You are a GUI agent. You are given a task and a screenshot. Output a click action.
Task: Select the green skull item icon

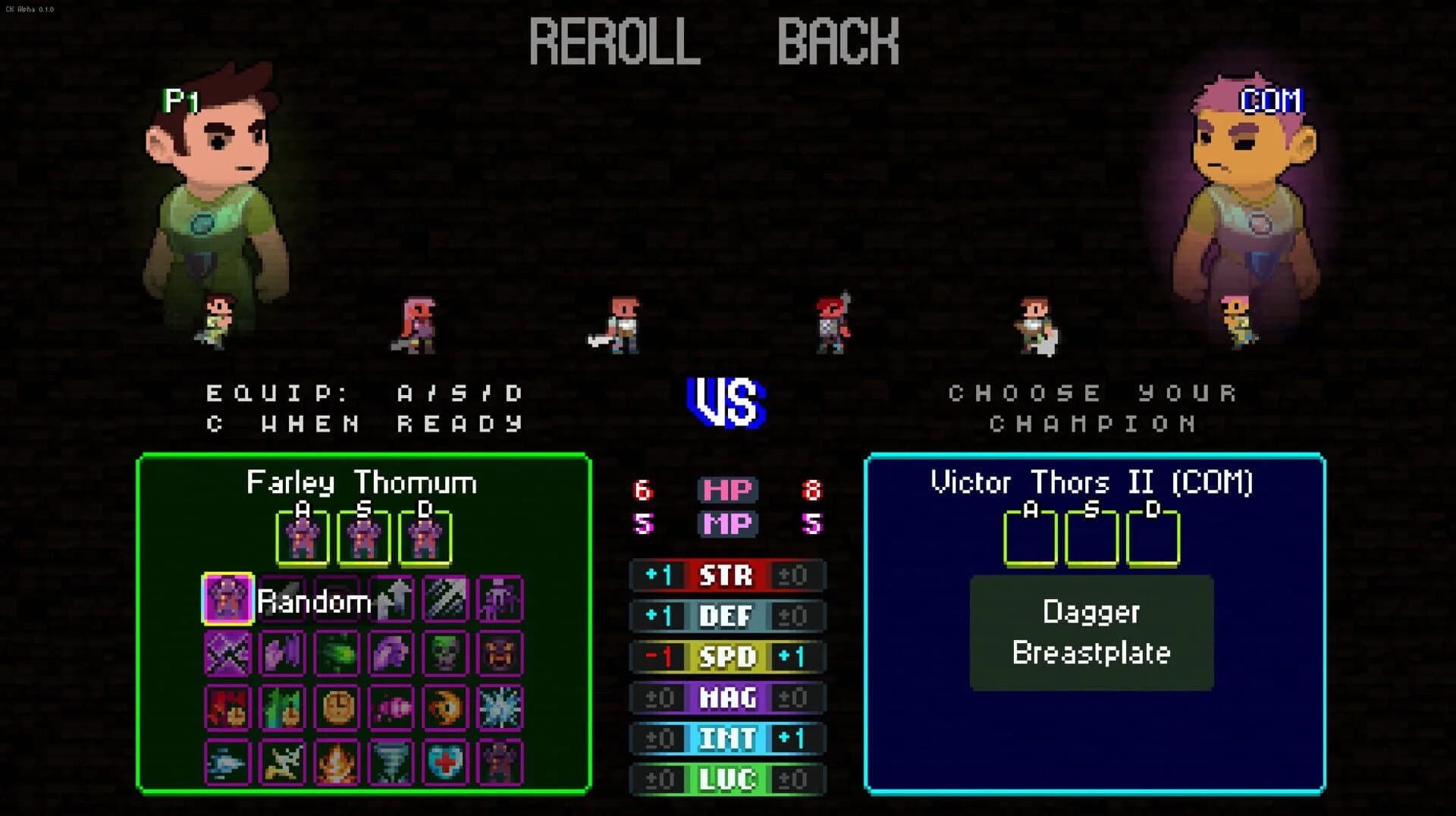447,653
